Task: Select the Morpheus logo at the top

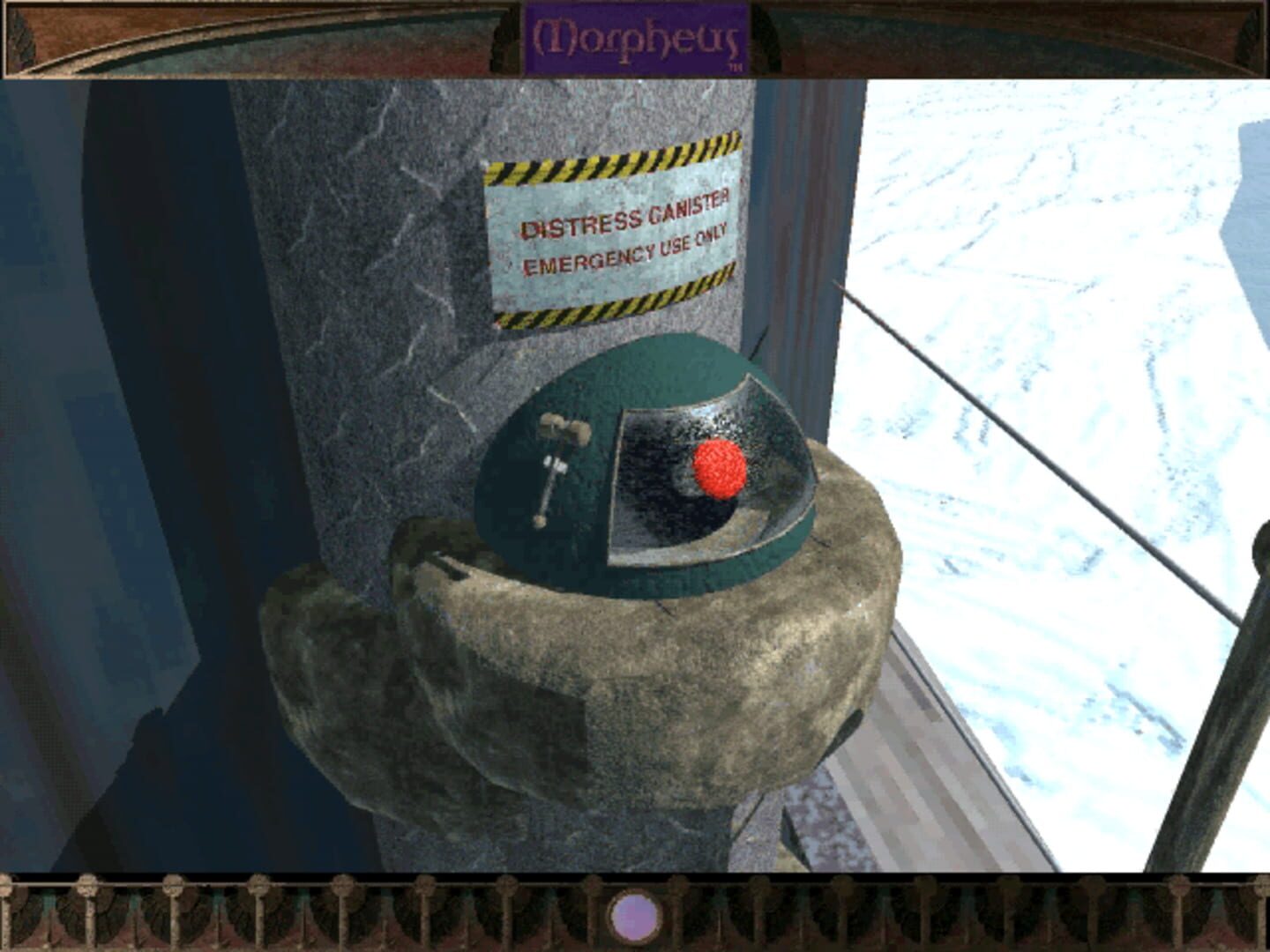Action: point(637,36)
